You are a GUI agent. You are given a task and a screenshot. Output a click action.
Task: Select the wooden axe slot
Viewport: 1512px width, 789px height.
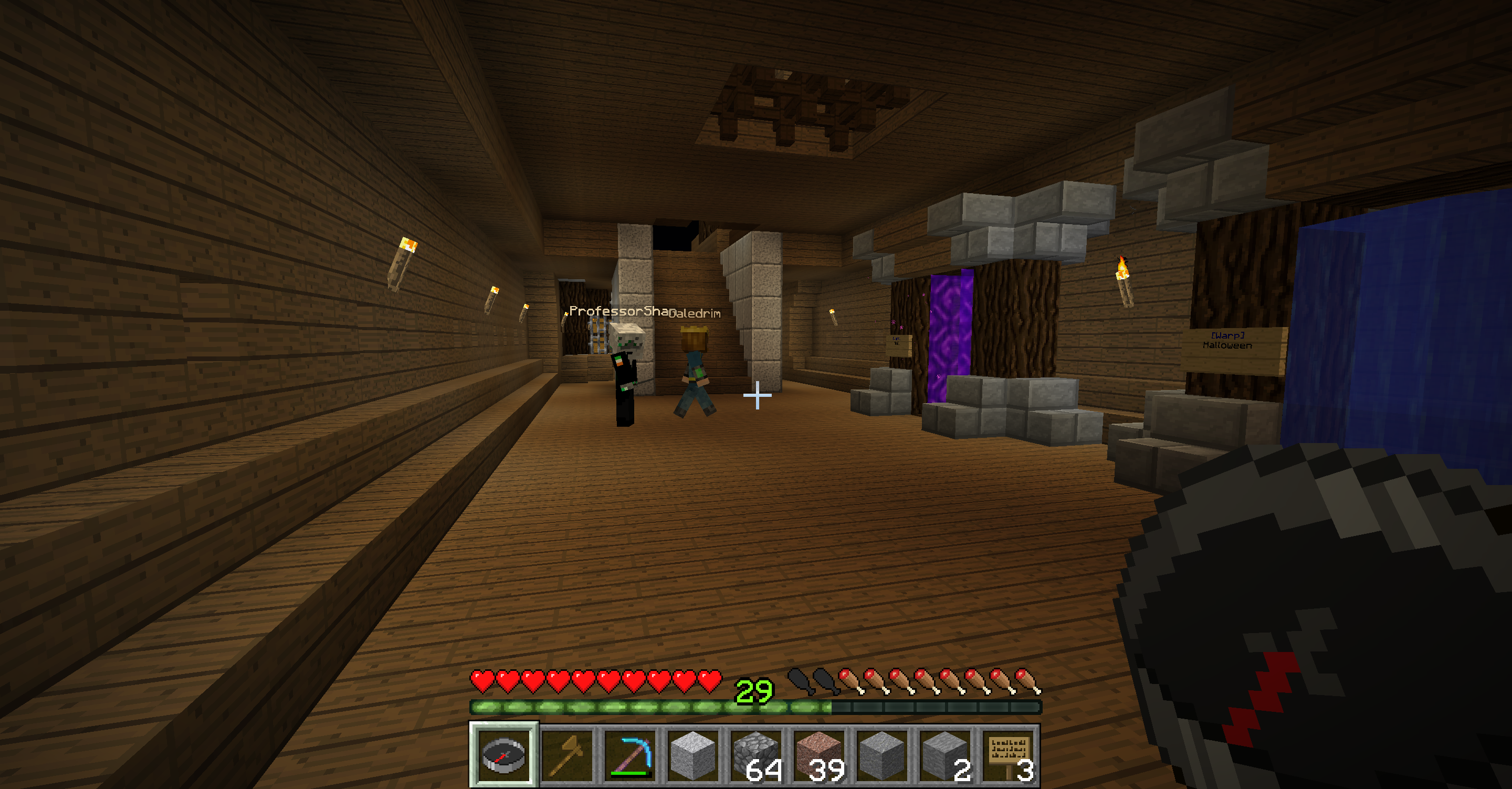point(567,755)
